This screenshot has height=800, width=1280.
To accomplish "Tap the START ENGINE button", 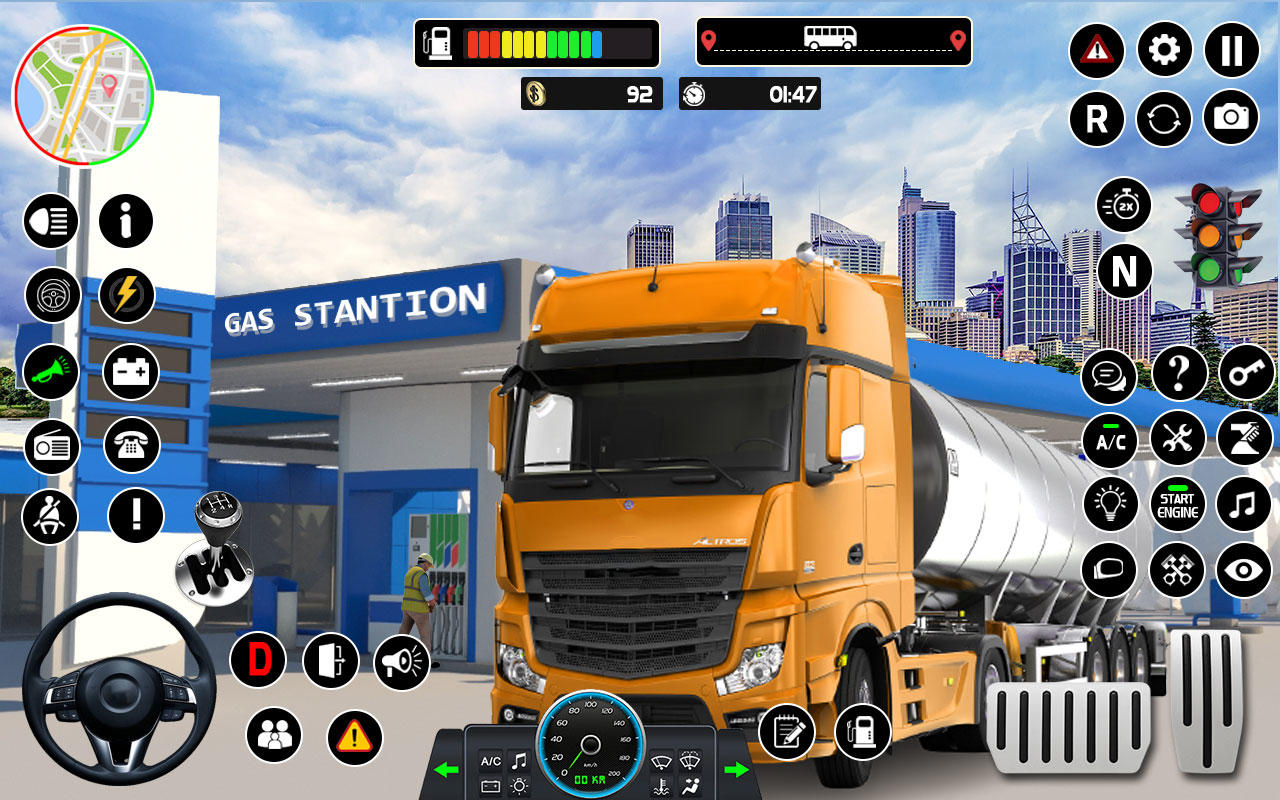I will (x=1177, y=504).
